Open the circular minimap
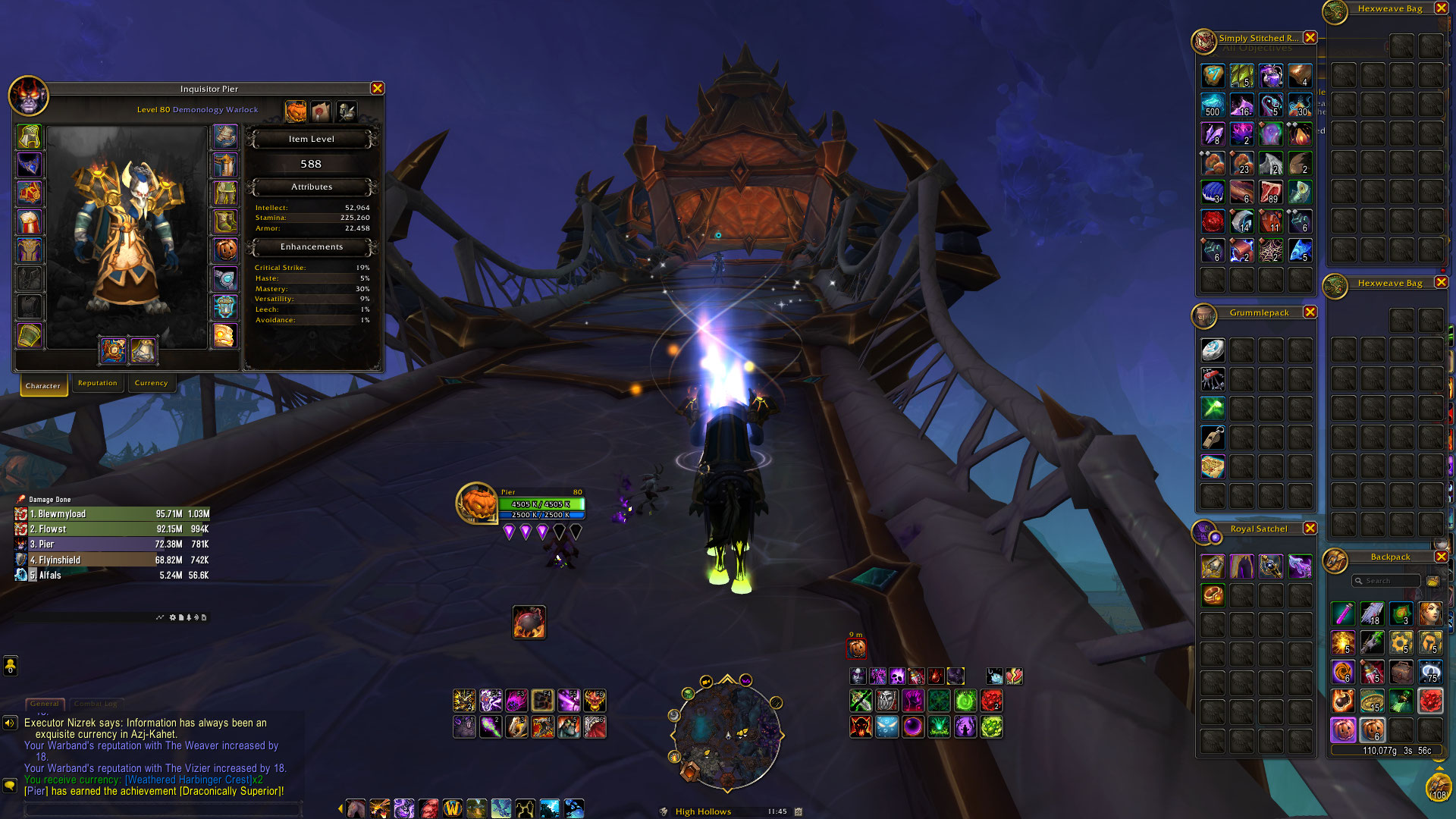Screen dimensions: 1456x819 (726, 733)
